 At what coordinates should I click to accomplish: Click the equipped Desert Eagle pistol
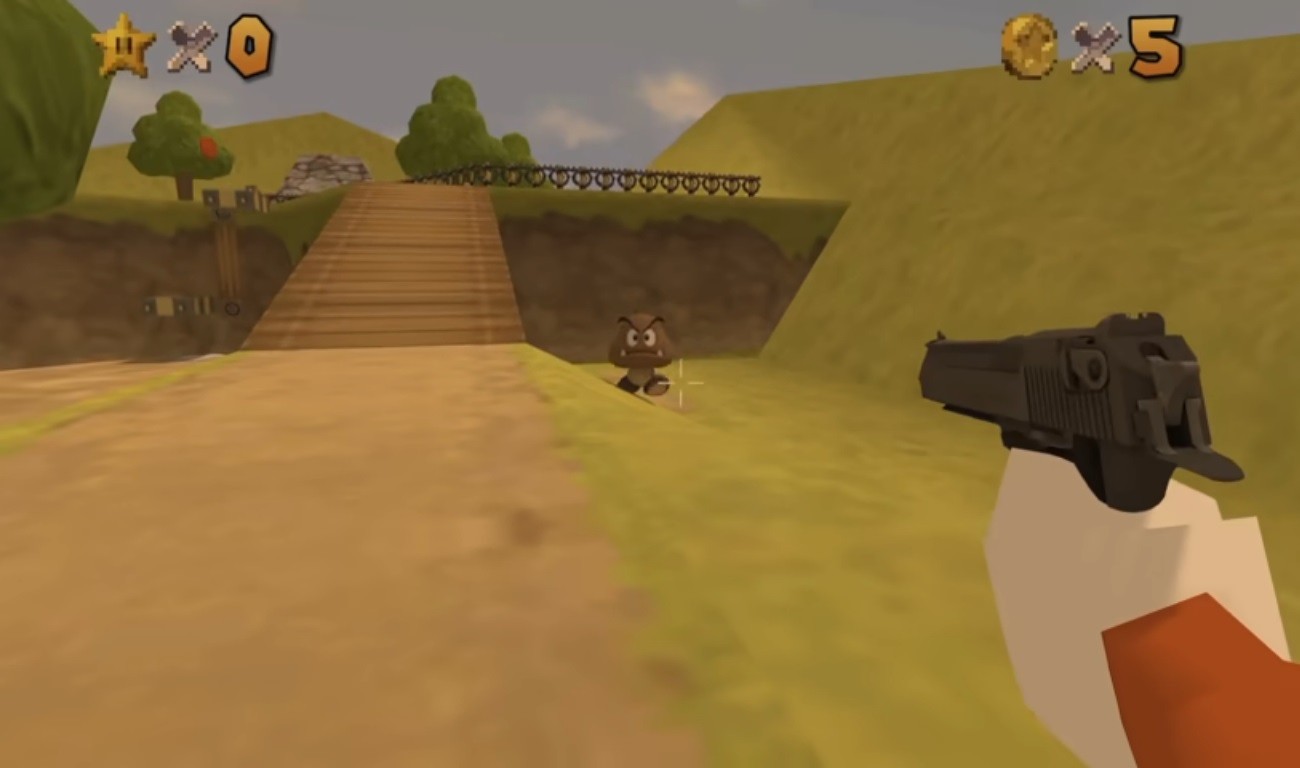pos(1070,390)
